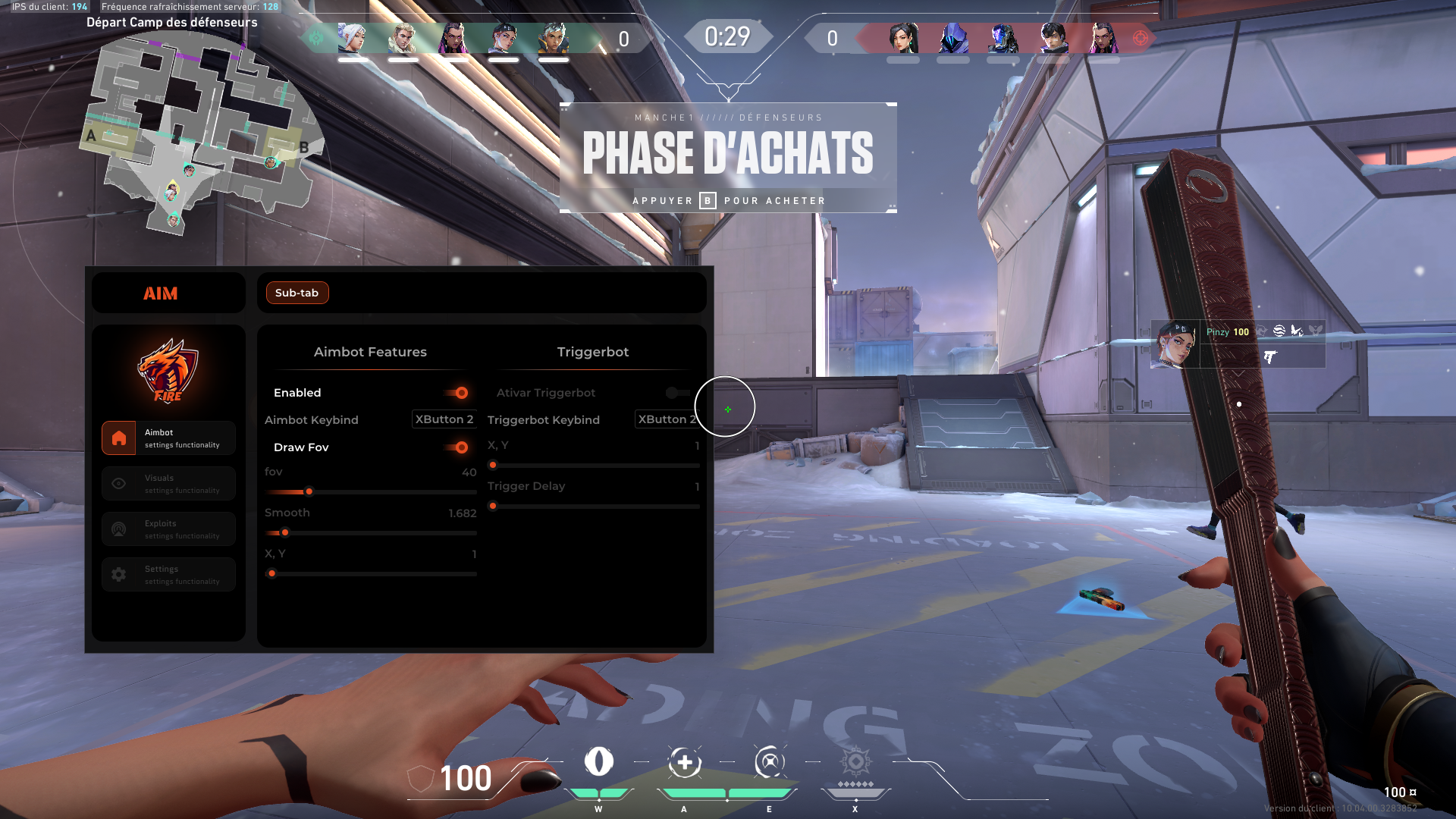The image size is (1456, 819).
Task: Click the Aimbot Keybind XButton 2 field
Action: pos(444,419)
